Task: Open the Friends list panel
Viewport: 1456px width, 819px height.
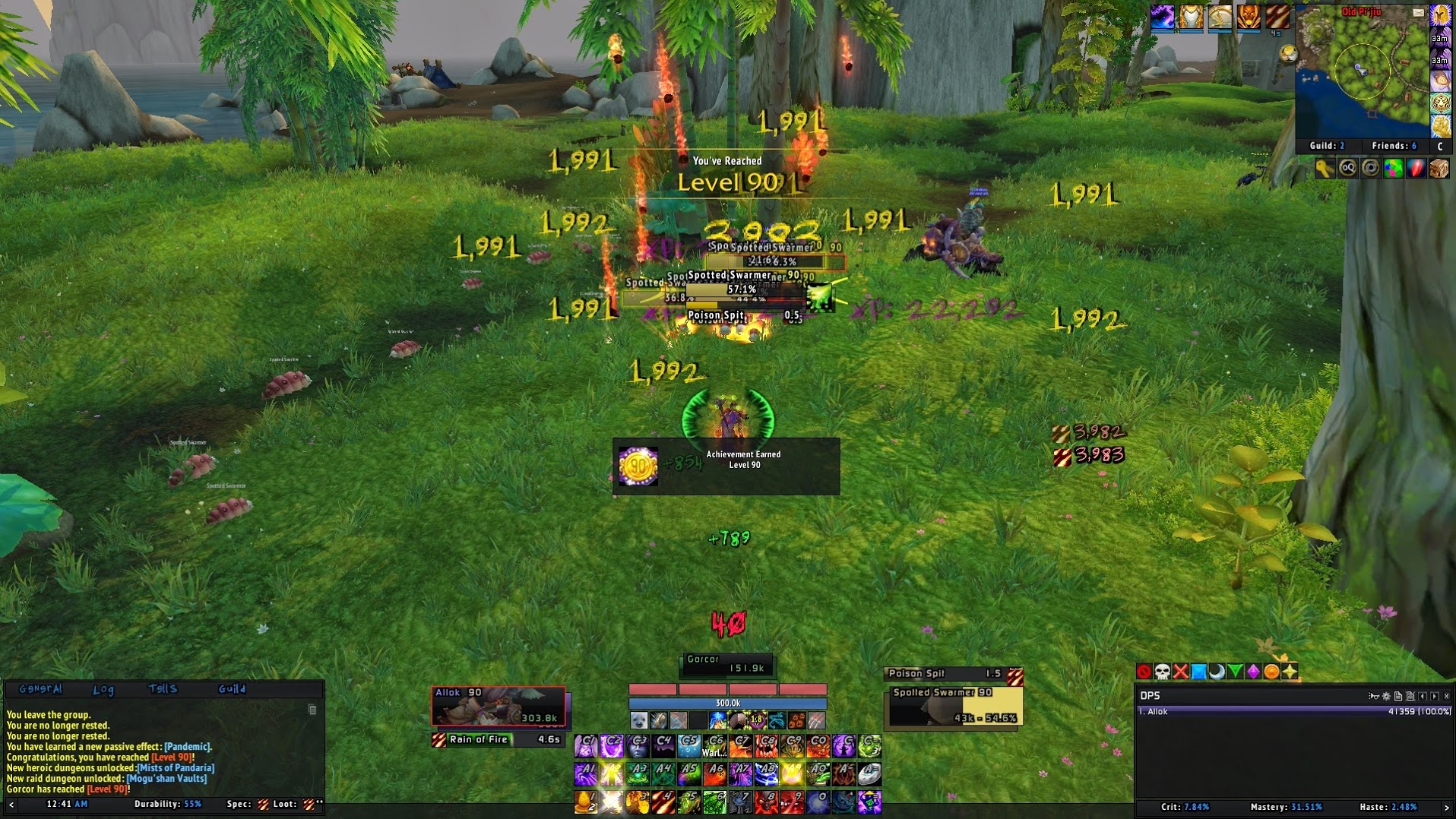Action: [1394, 145]
